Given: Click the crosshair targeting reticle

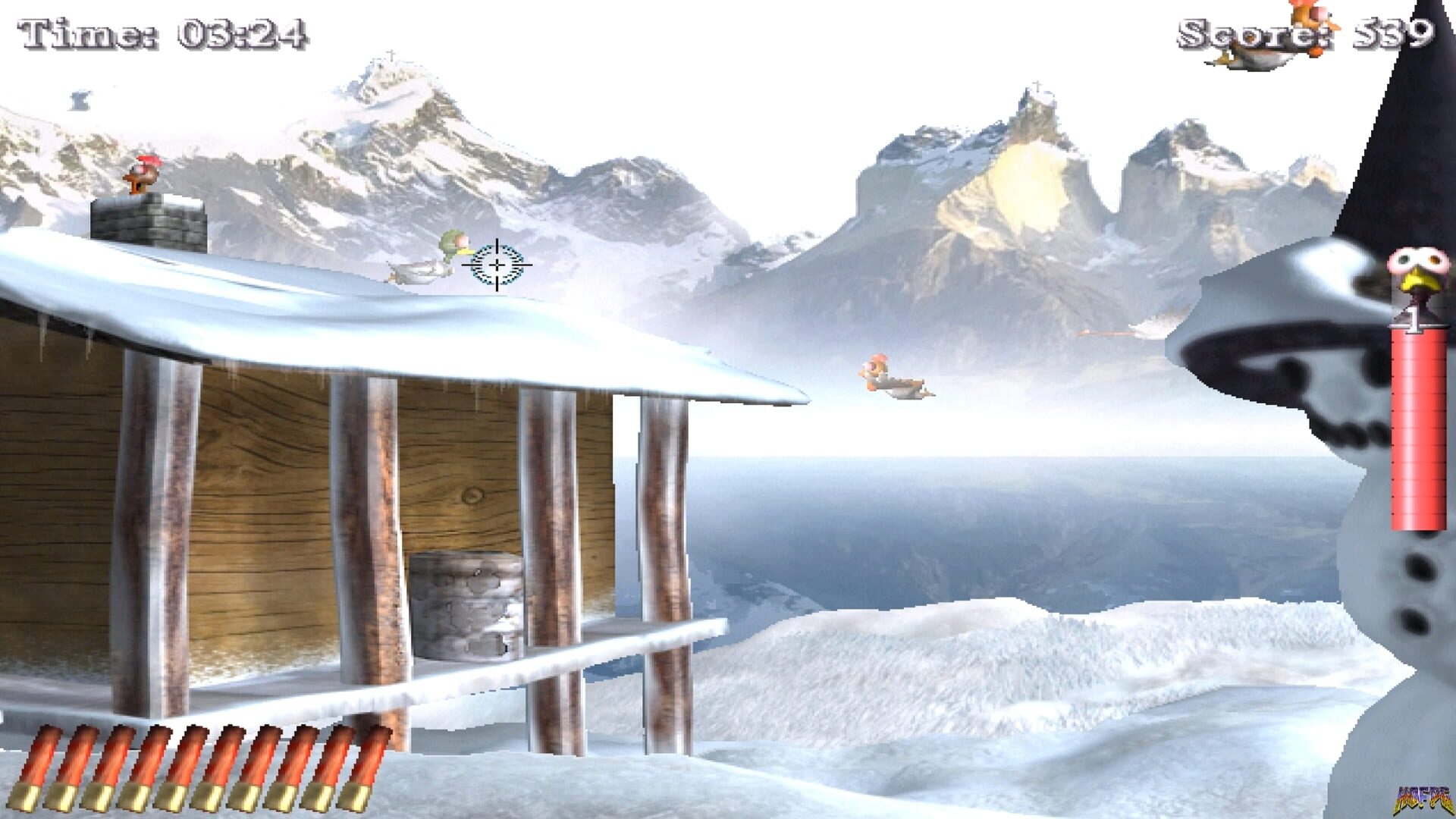Looking at the screenshot, I should [495, 265].
